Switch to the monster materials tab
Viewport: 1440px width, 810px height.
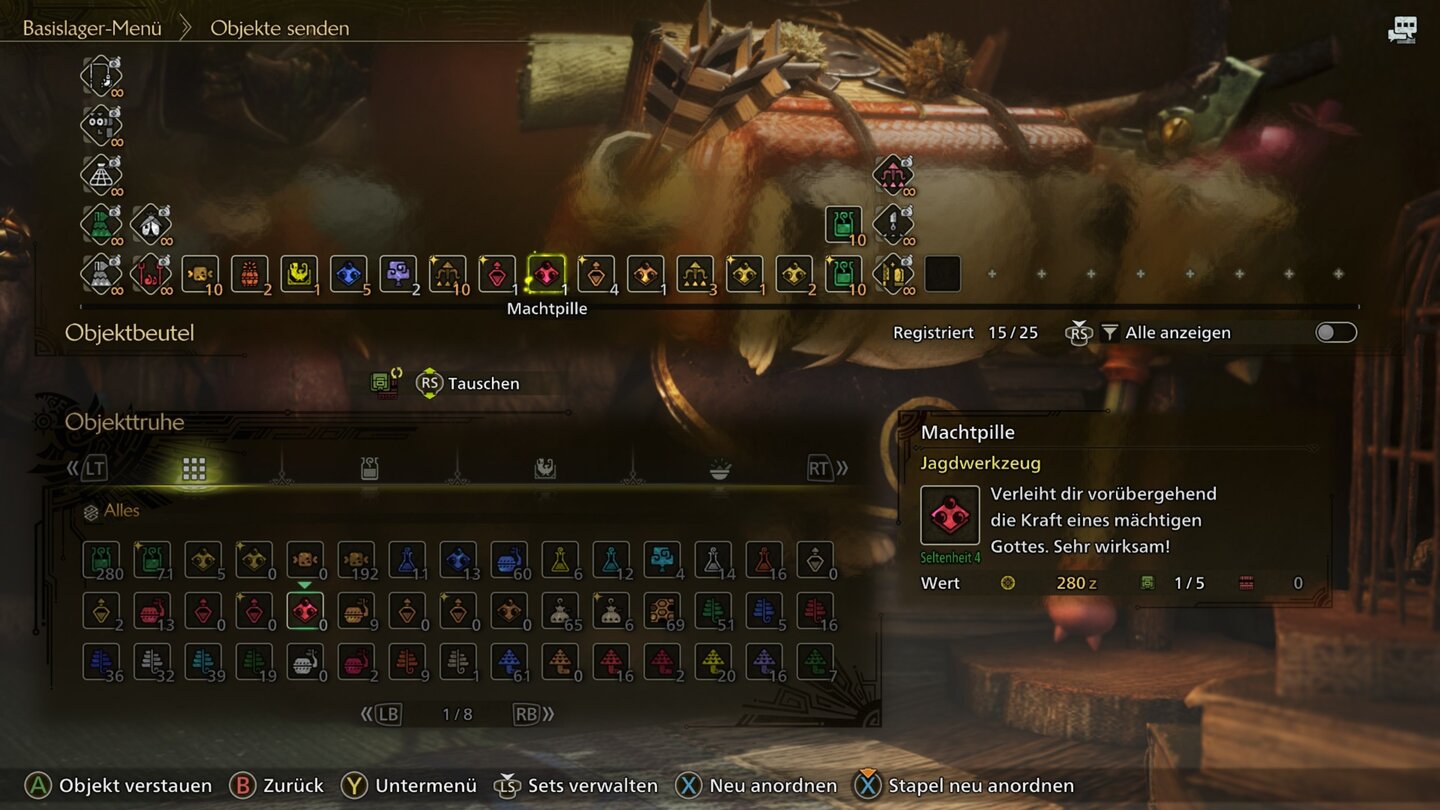coord(544,468)
